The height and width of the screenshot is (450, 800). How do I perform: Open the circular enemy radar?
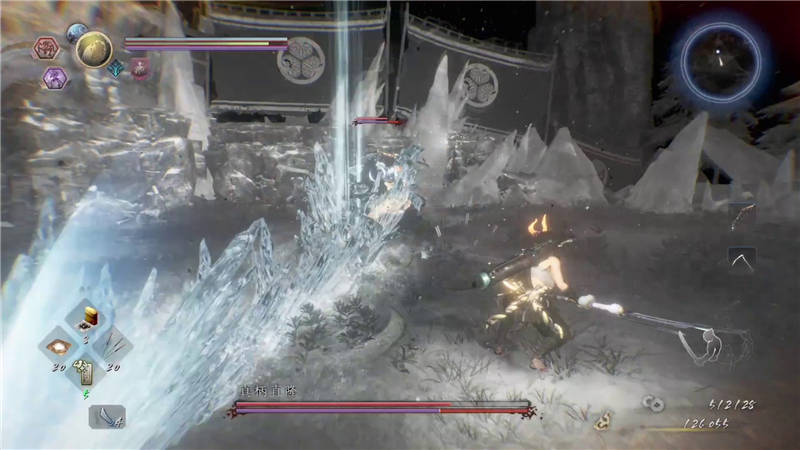[720, 57]
